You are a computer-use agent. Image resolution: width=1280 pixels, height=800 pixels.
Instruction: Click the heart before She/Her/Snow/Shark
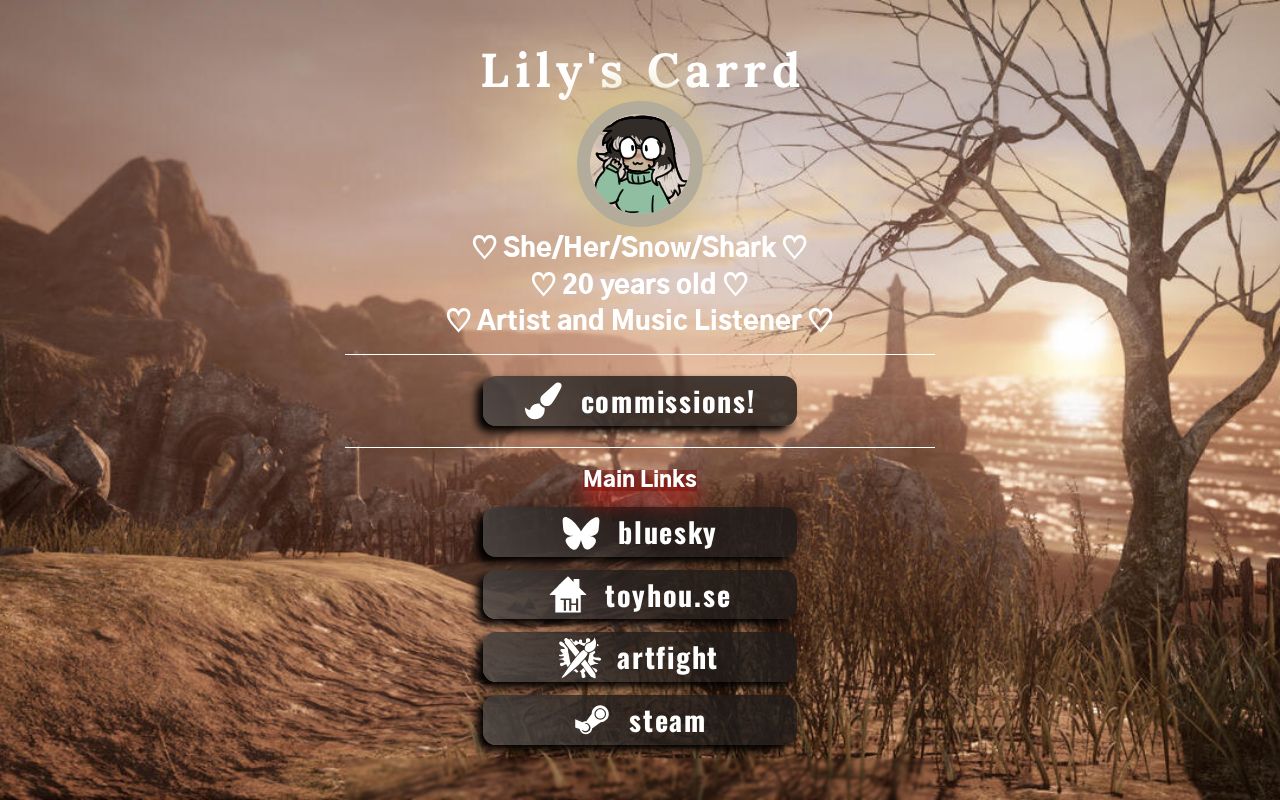click(x=482, y=248)
